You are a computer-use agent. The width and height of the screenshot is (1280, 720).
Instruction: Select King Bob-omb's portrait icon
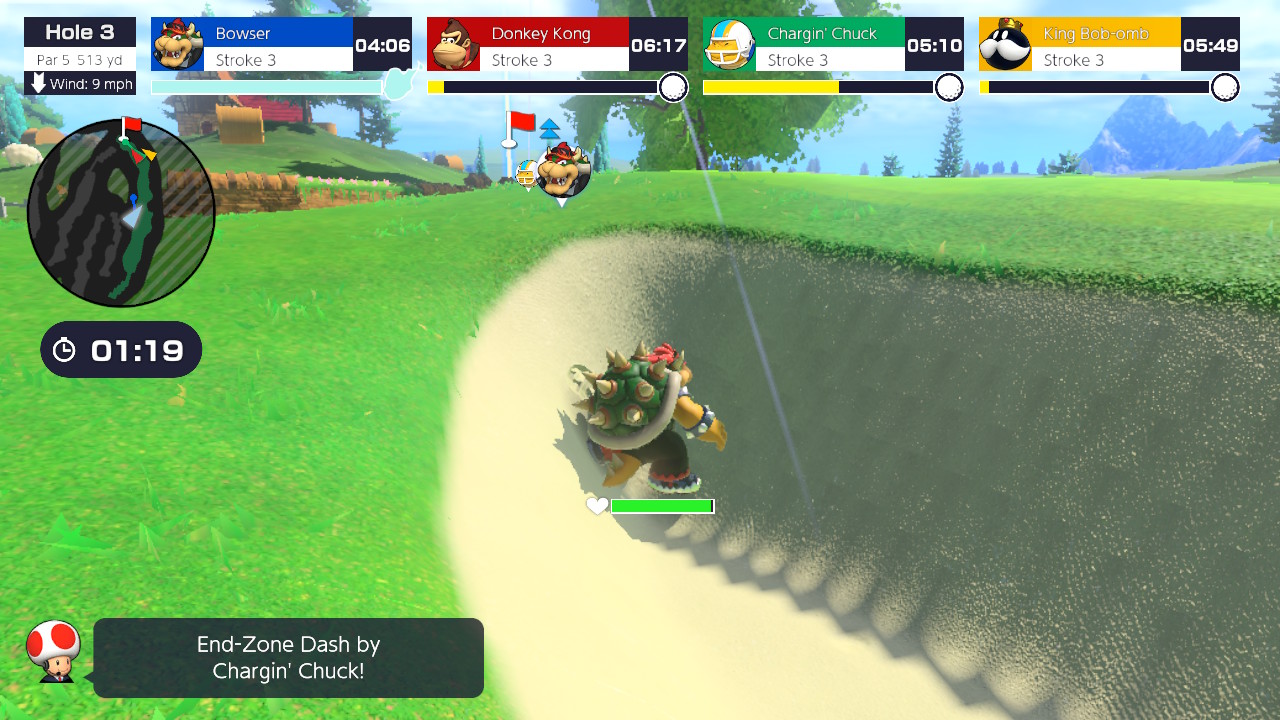[x=1005, y=44]
